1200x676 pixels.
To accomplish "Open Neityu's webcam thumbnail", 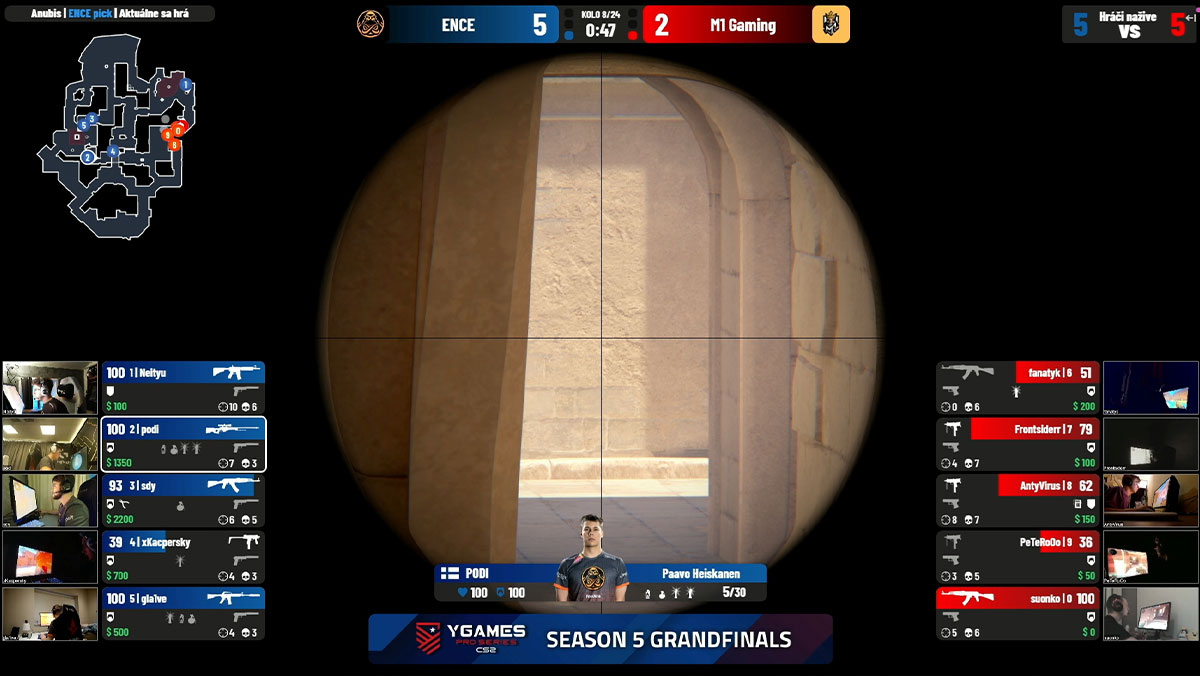I will (50, 387).
